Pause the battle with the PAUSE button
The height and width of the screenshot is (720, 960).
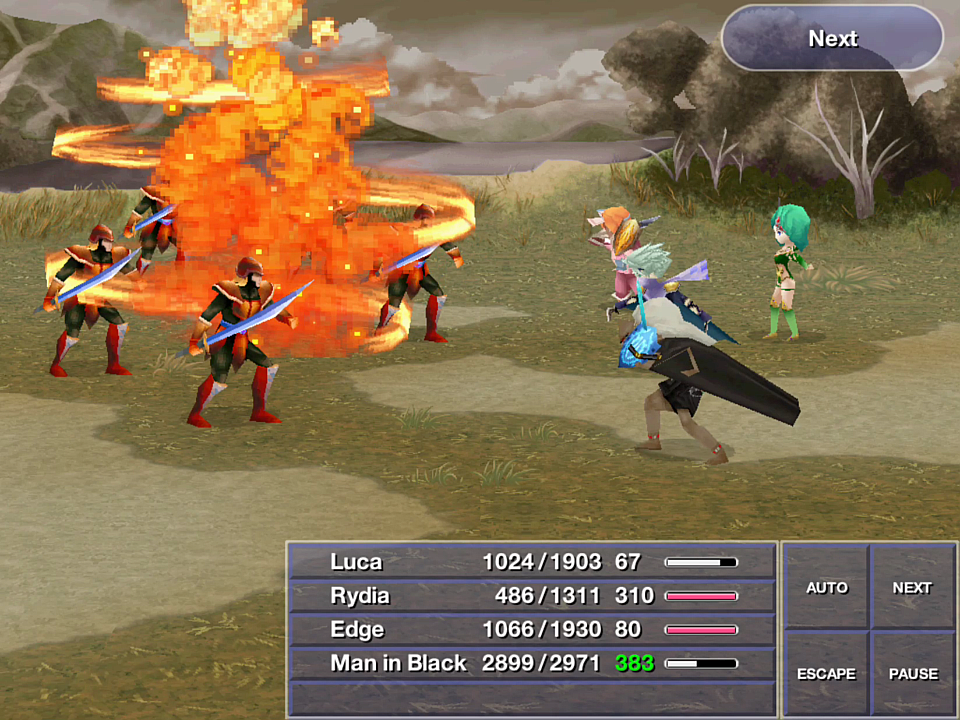click(913, 674)
